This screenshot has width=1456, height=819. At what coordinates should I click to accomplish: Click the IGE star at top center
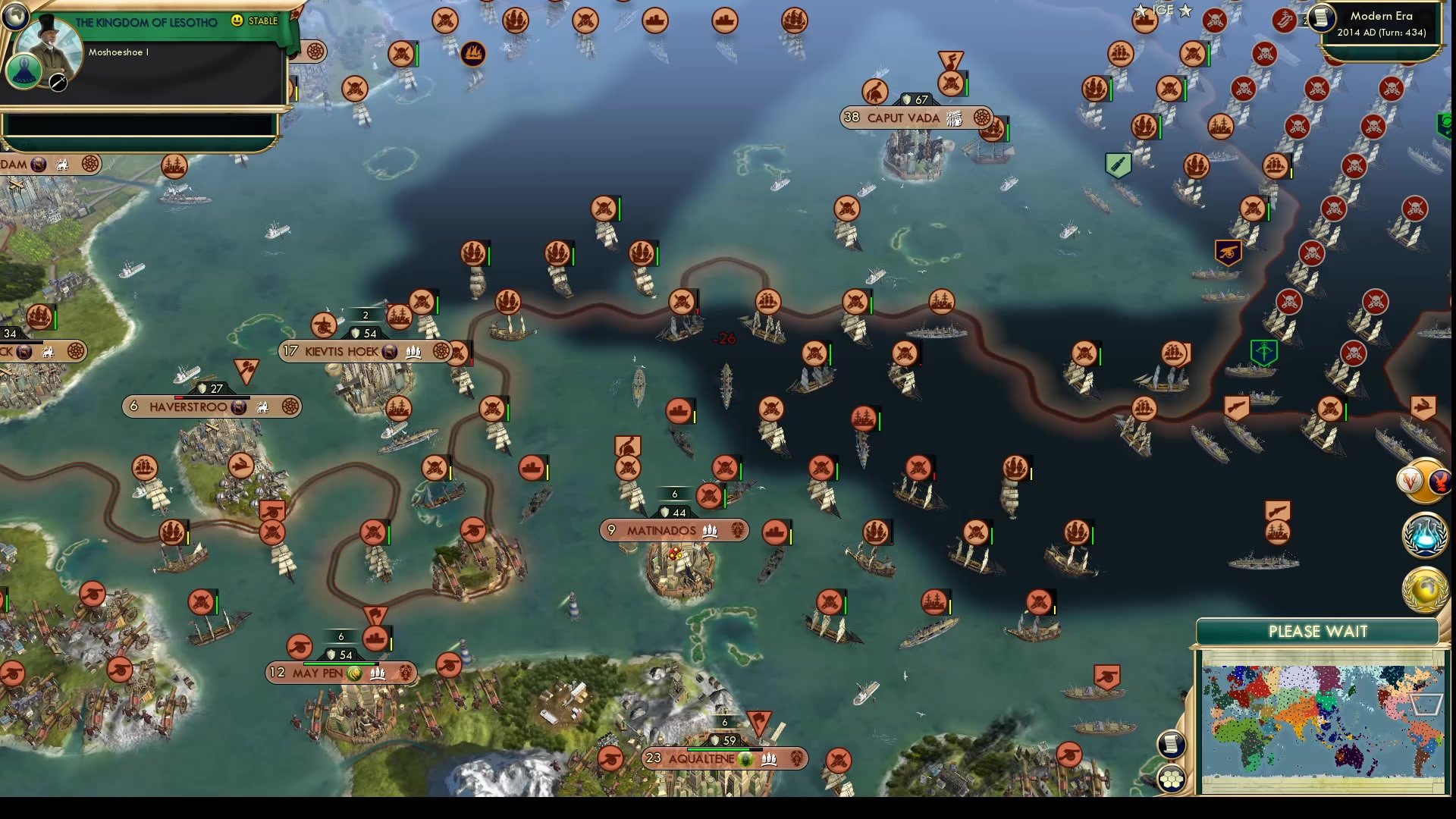coord(1140,10)
